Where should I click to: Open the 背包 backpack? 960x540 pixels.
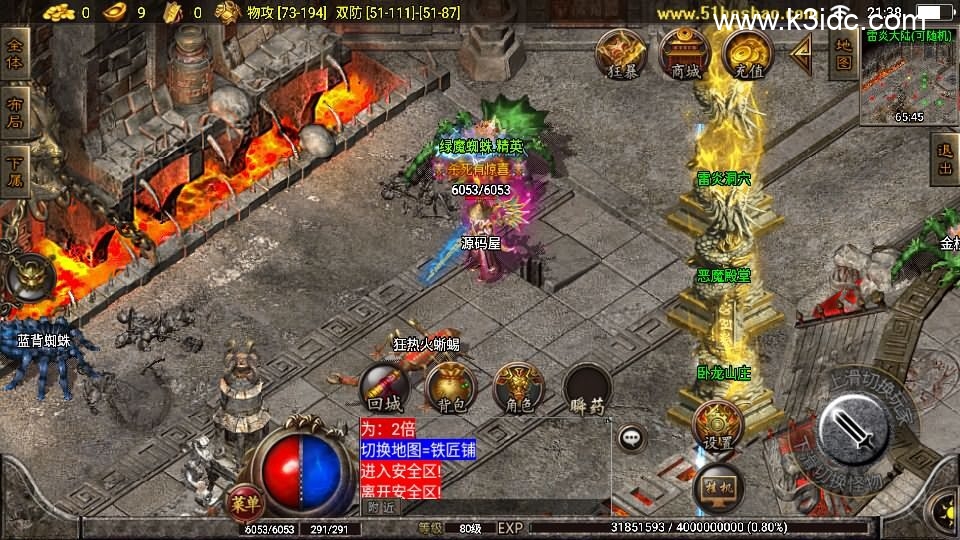[x=450, y=388]
